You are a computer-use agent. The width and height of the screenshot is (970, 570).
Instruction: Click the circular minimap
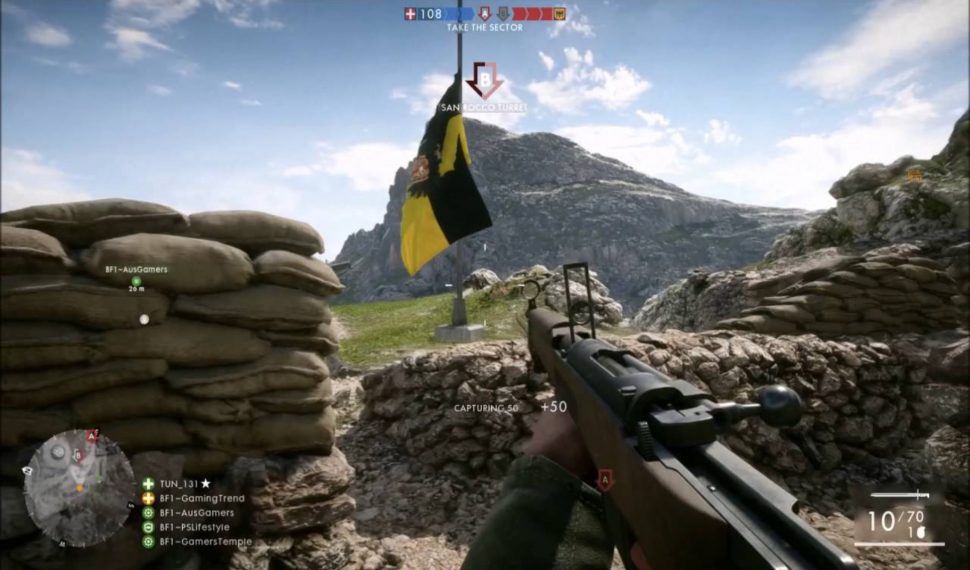coord(78,488)
